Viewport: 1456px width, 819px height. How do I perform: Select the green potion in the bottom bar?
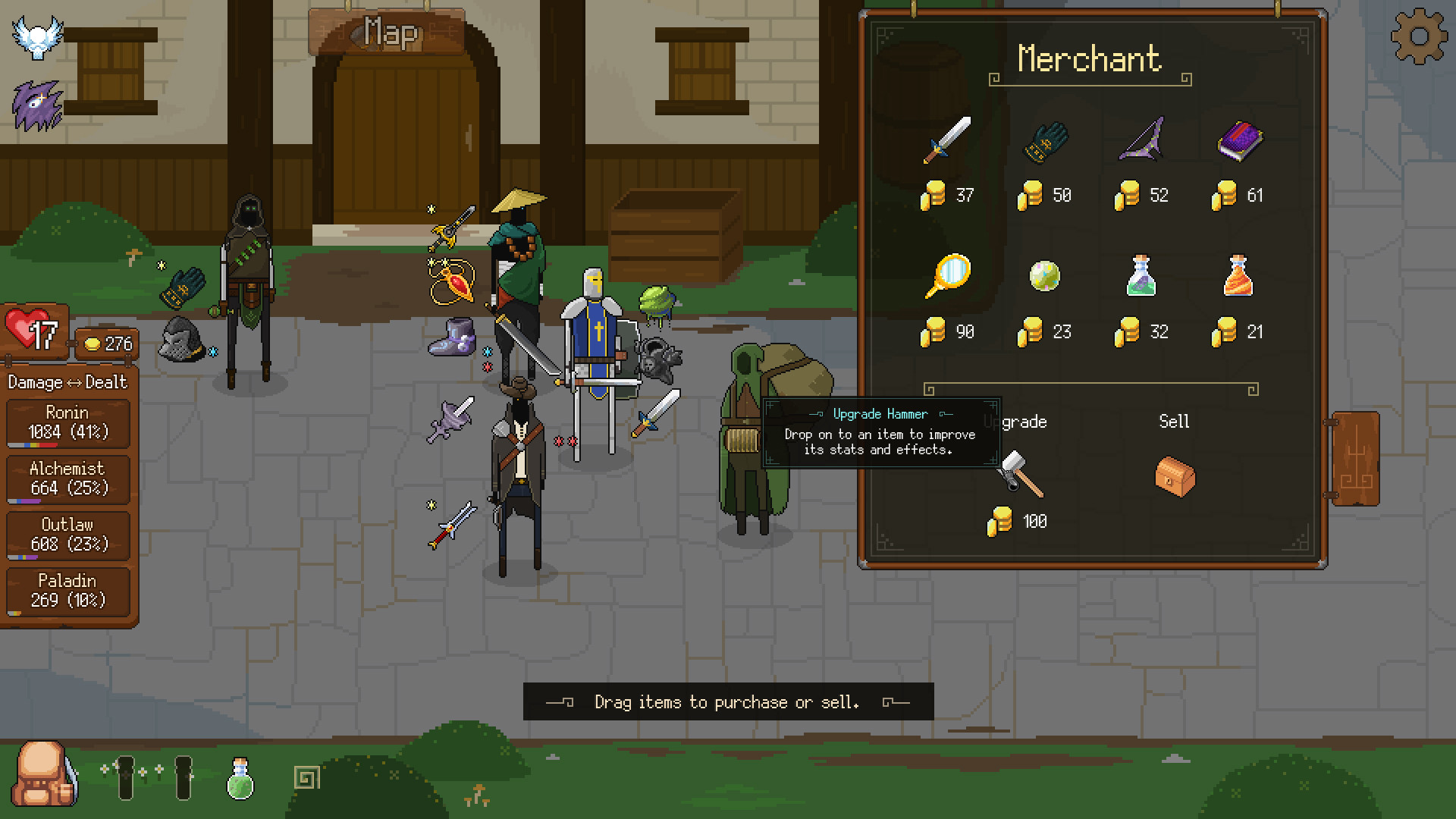tap(240, 778)
